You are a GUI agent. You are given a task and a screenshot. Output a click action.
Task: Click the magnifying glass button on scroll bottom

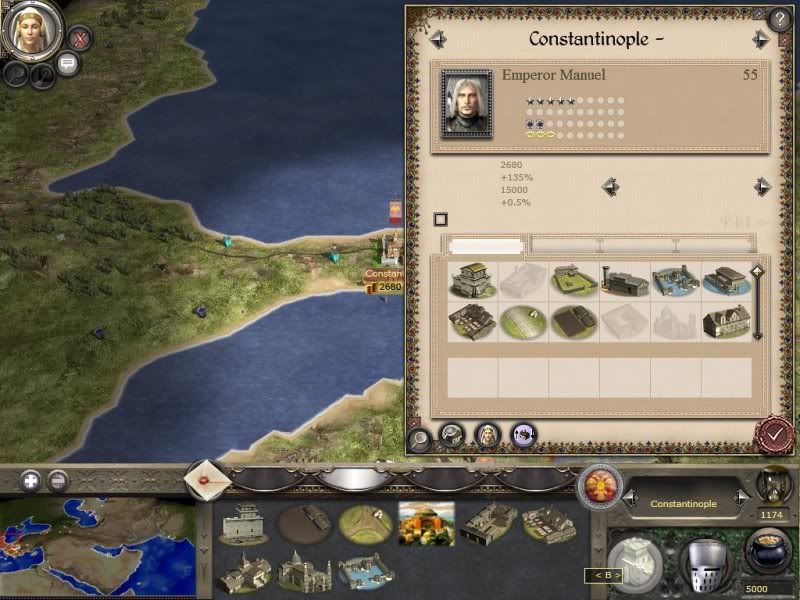click(x=419, y=438)
